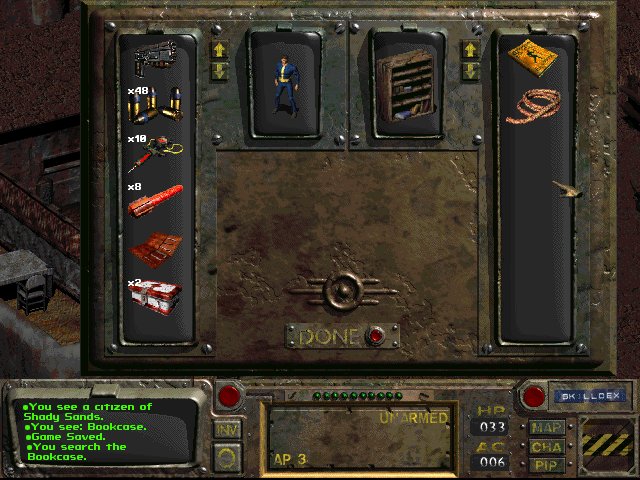Take the coiled rope from the bookcase
Viewport: 640px width, 480px height.
533,104
